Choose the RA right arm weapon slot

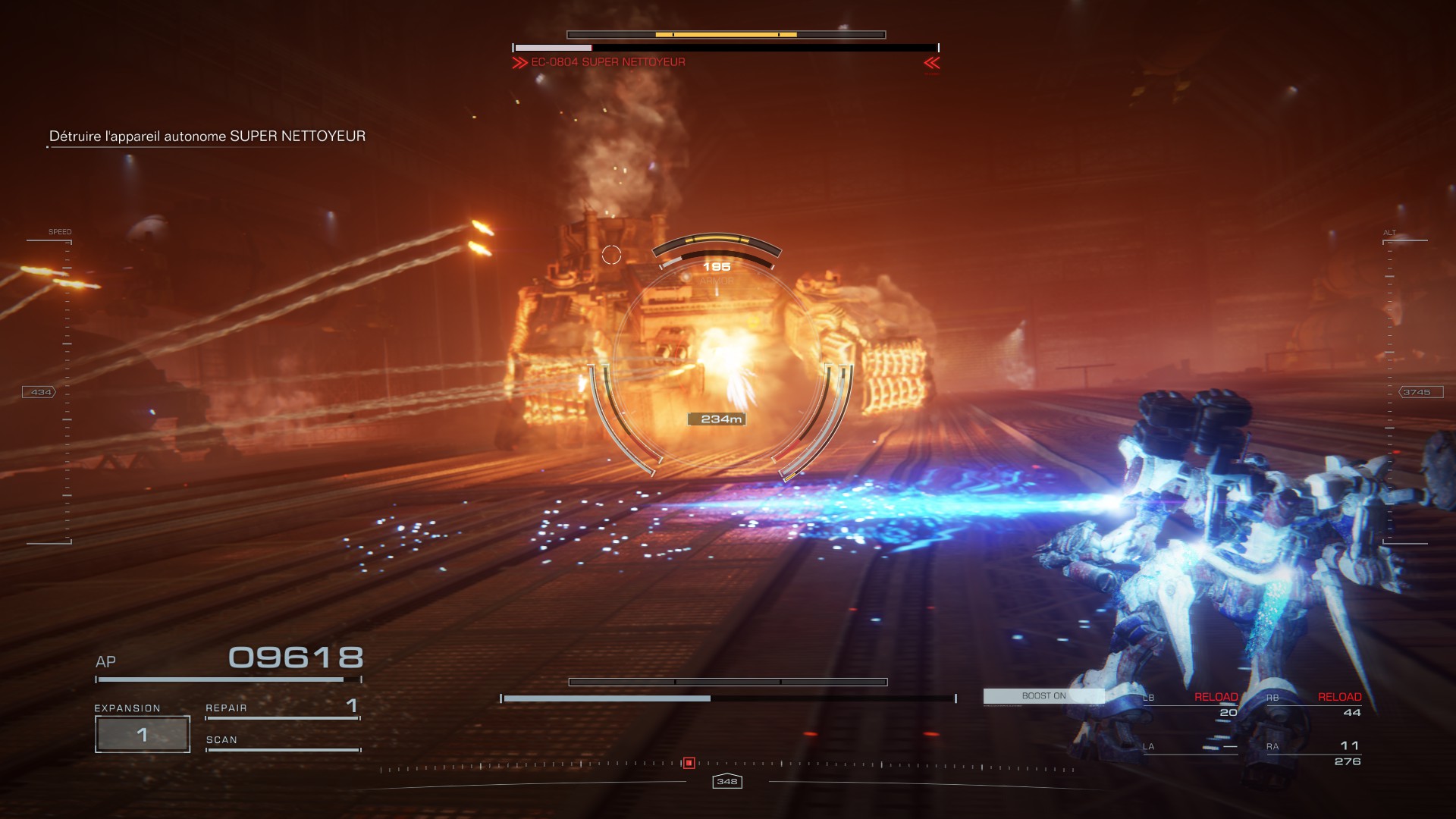click(x=1314, y=753)
